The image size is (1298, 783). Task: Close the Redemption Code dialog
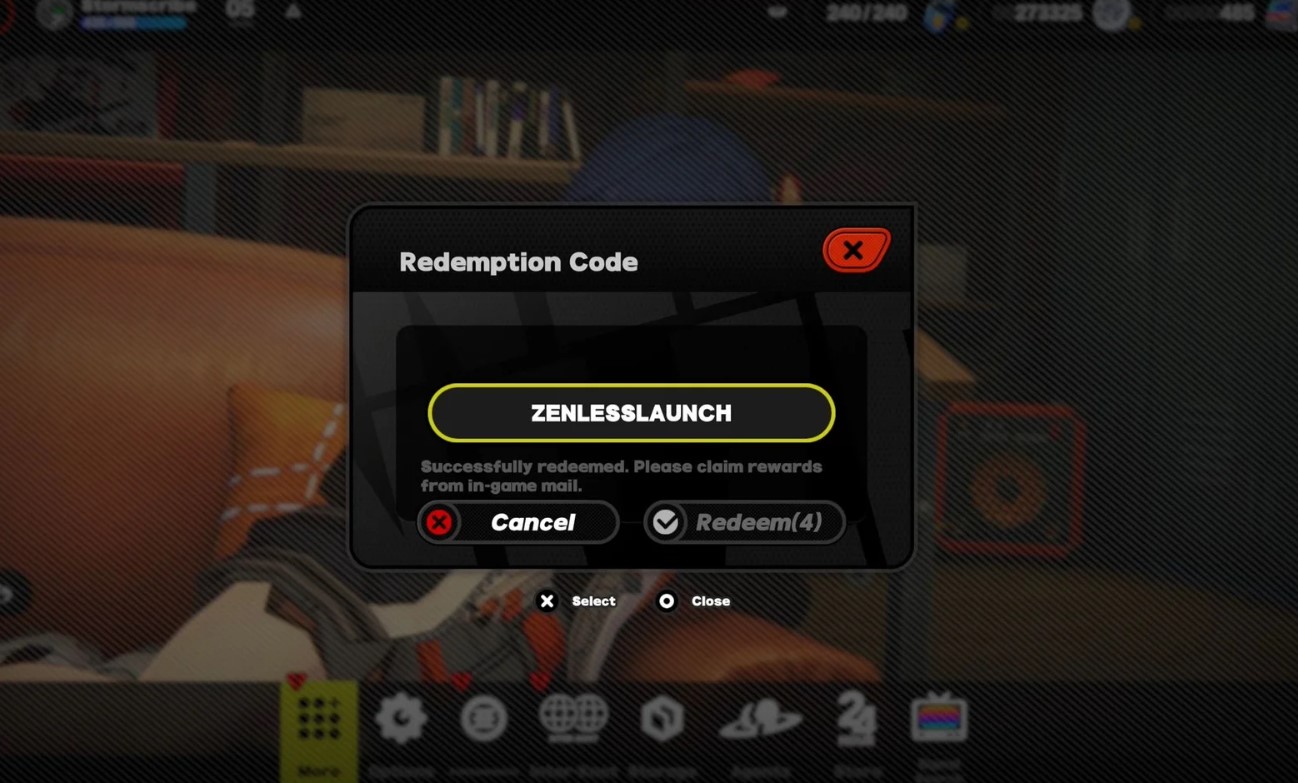pyautogui.click(x=855, y=249)
